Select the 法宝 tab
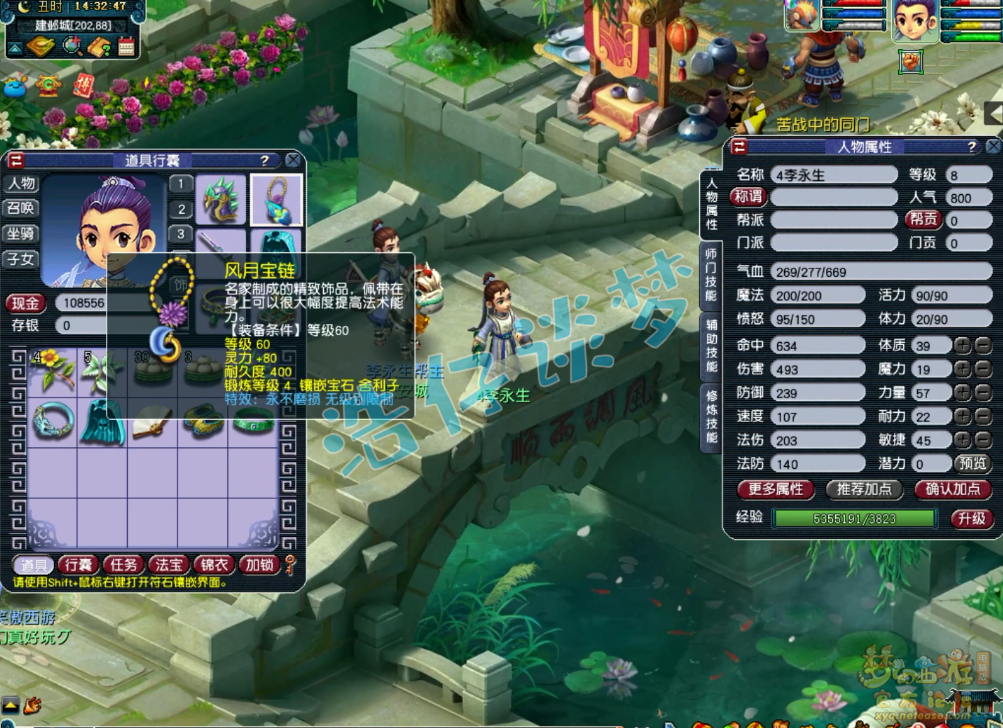 170,565
